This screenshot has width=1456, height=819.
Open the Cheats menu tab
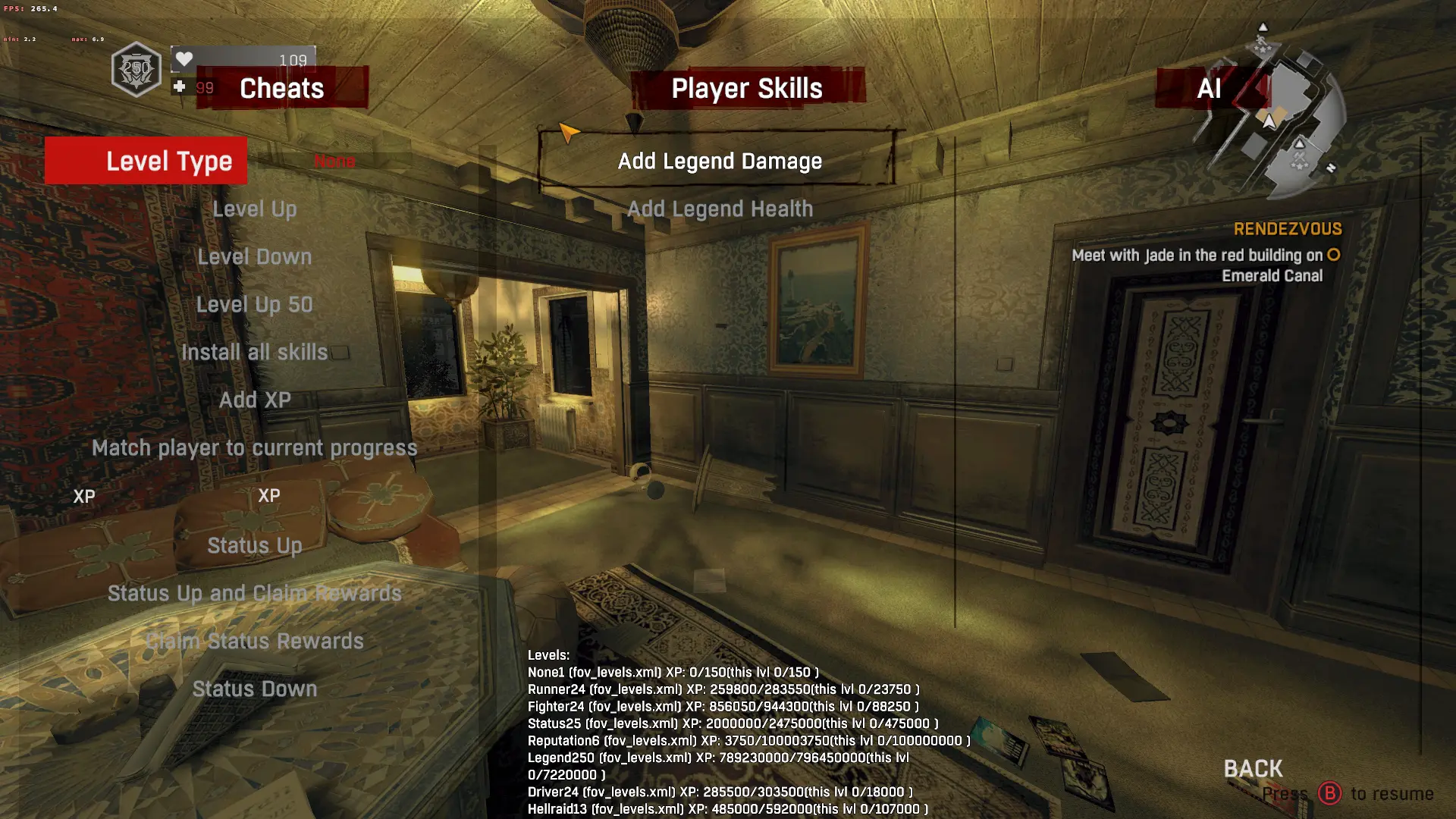pyautogui.click(x=281, y=88)
